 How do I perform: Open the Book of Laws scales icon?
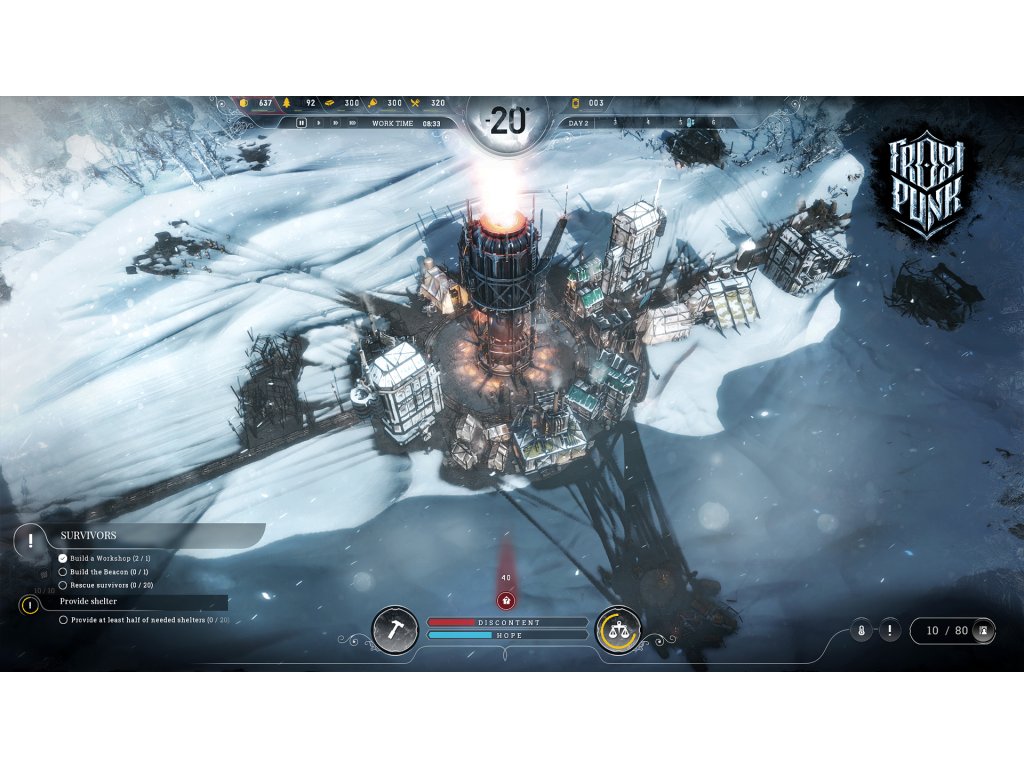[x=618, y=629]
